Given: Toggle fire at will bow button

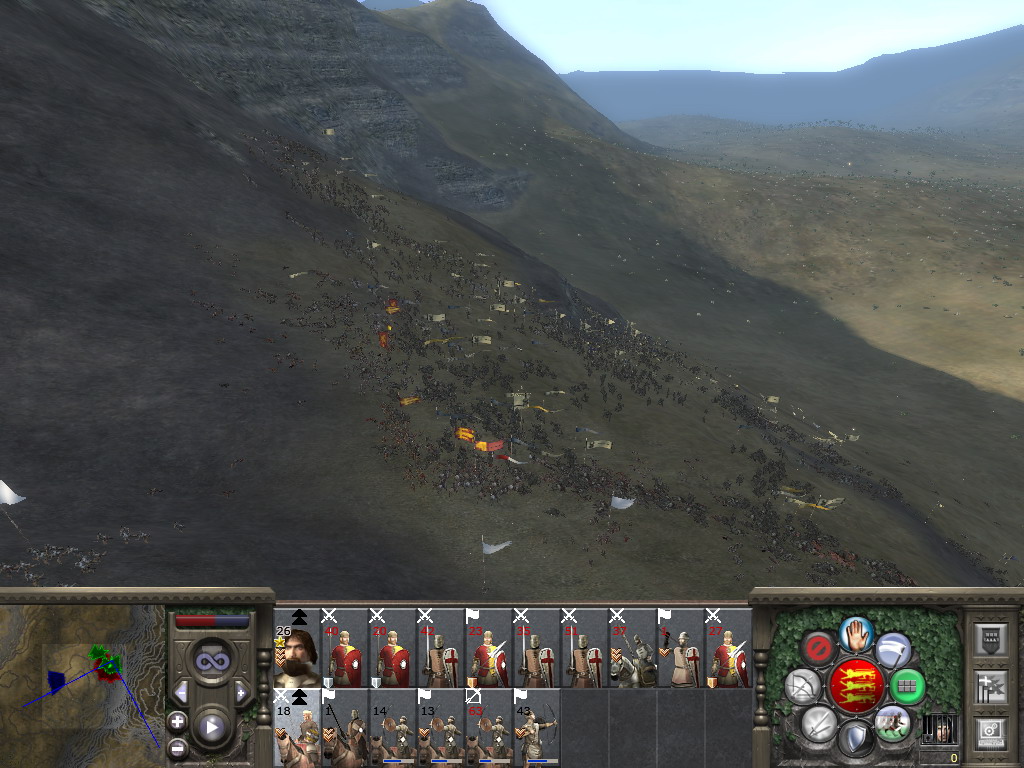Looking at the screenshot, I should pyautogui.click(x=802, y=687).
